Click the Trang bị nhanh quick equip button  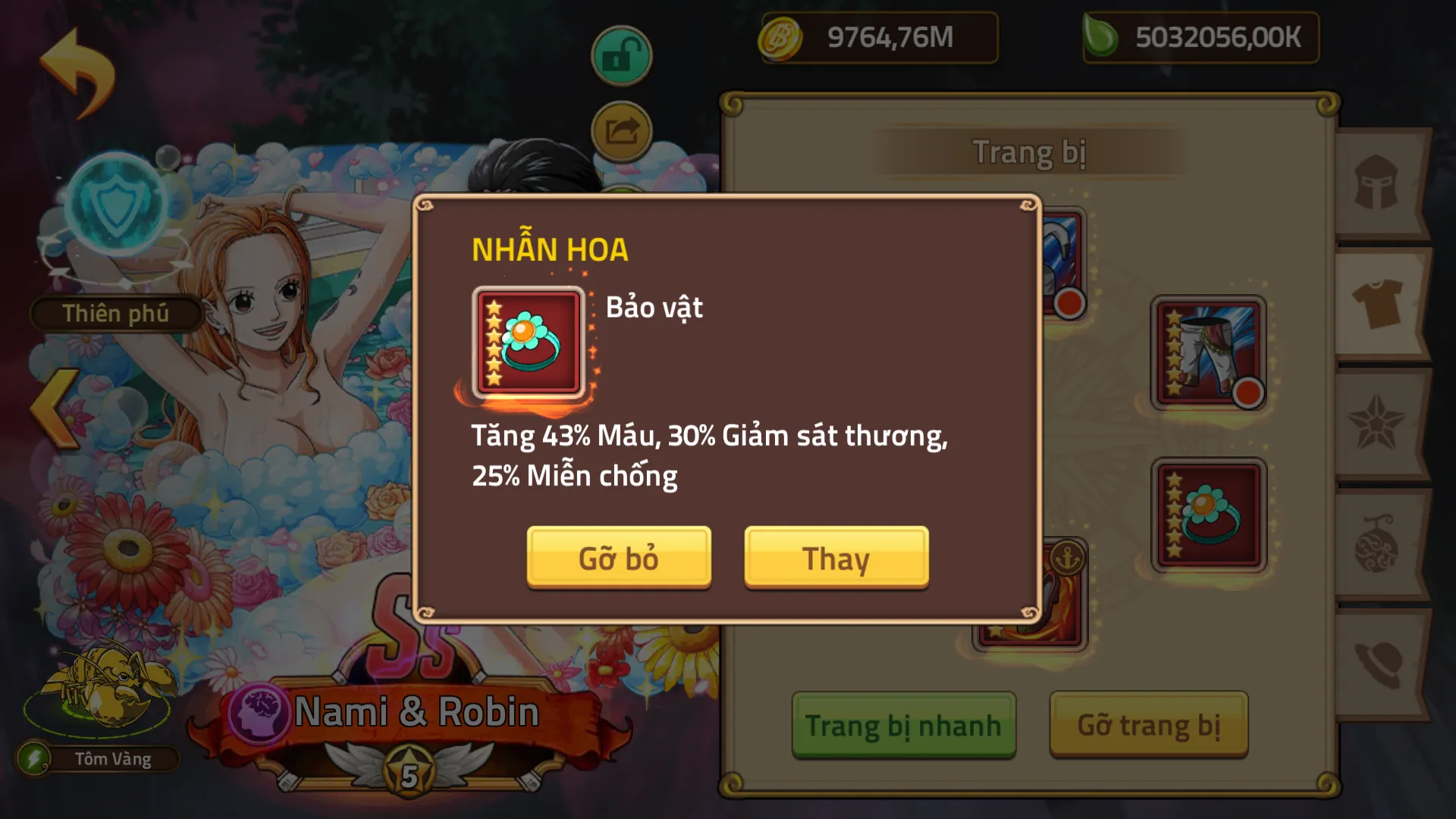click(904, 724)
